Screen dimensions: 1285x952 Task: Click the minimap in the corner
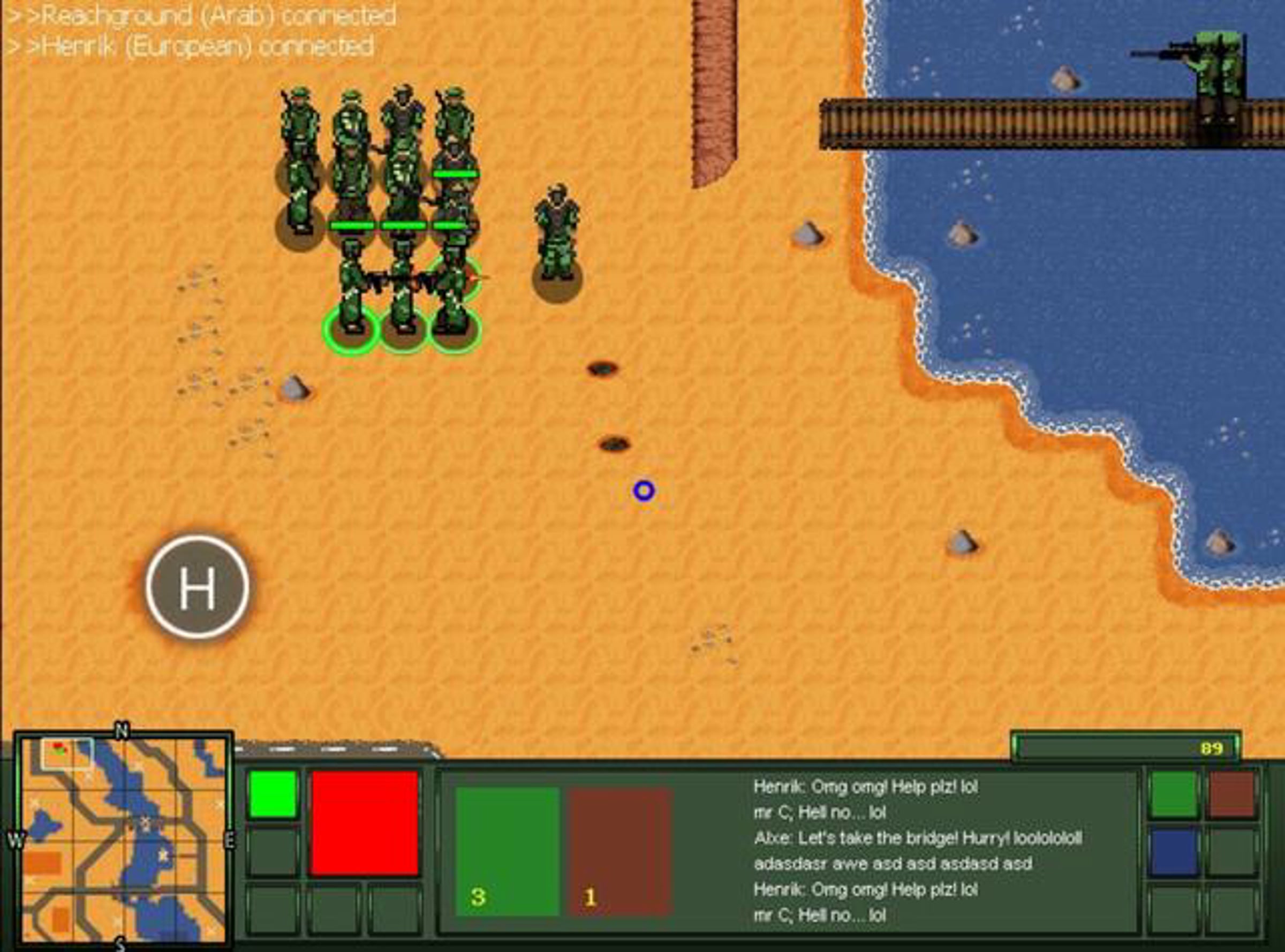tap(122, 841)
